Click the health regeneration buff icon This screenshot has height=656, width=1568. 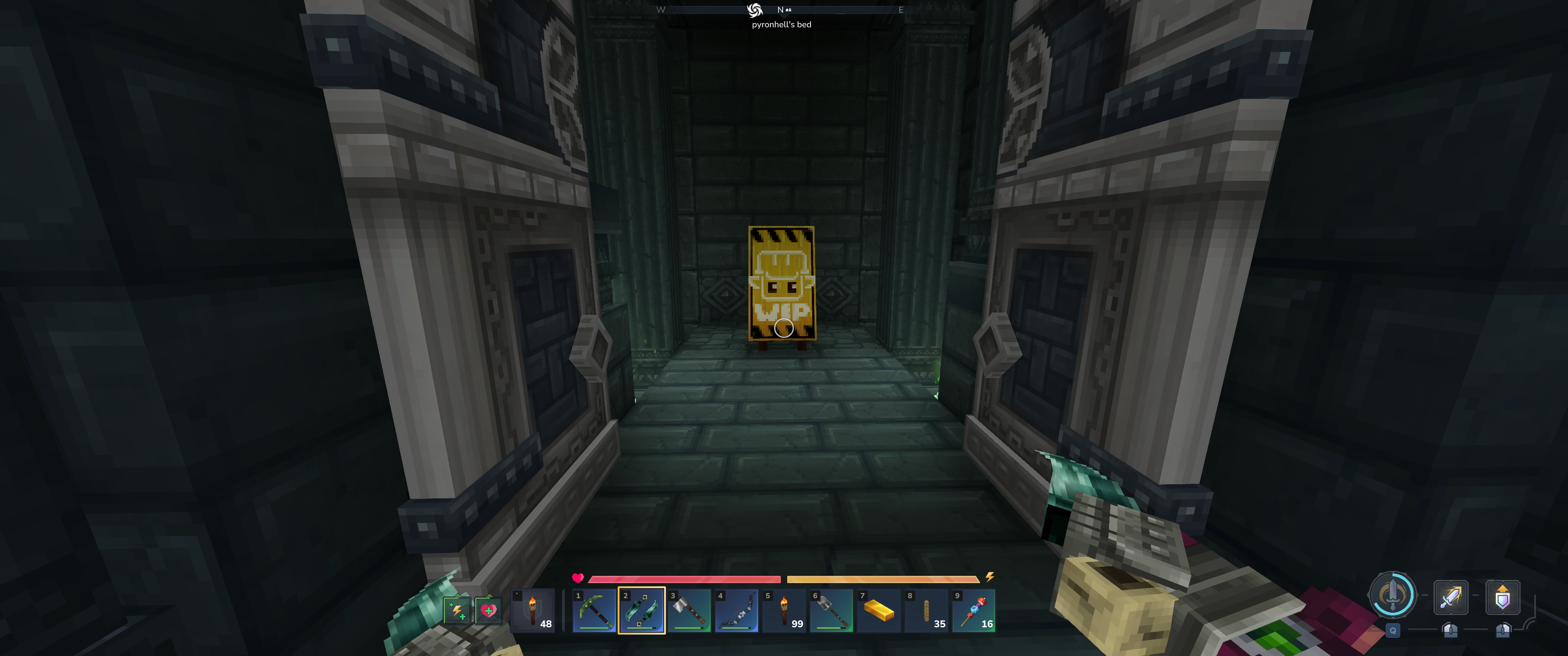coord(488,610)
